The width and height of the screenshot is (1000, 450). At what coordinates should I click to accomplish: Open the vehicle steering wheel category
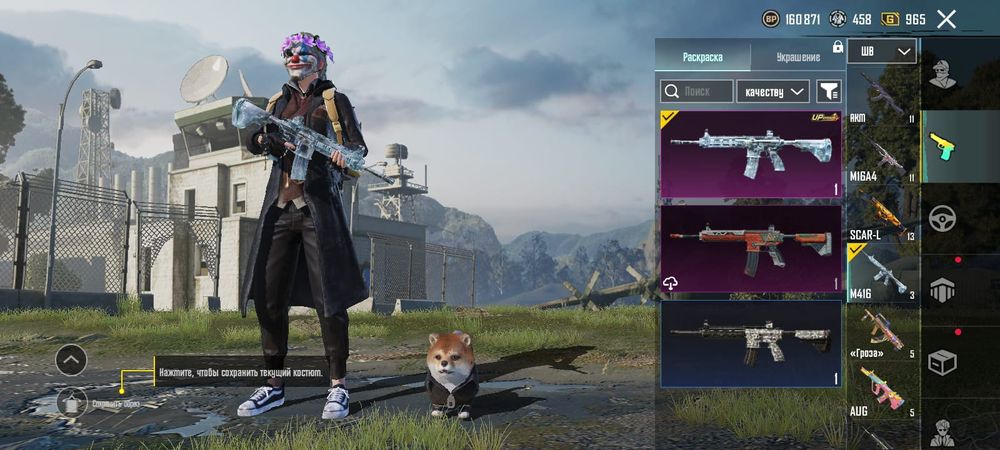point(941,217)
